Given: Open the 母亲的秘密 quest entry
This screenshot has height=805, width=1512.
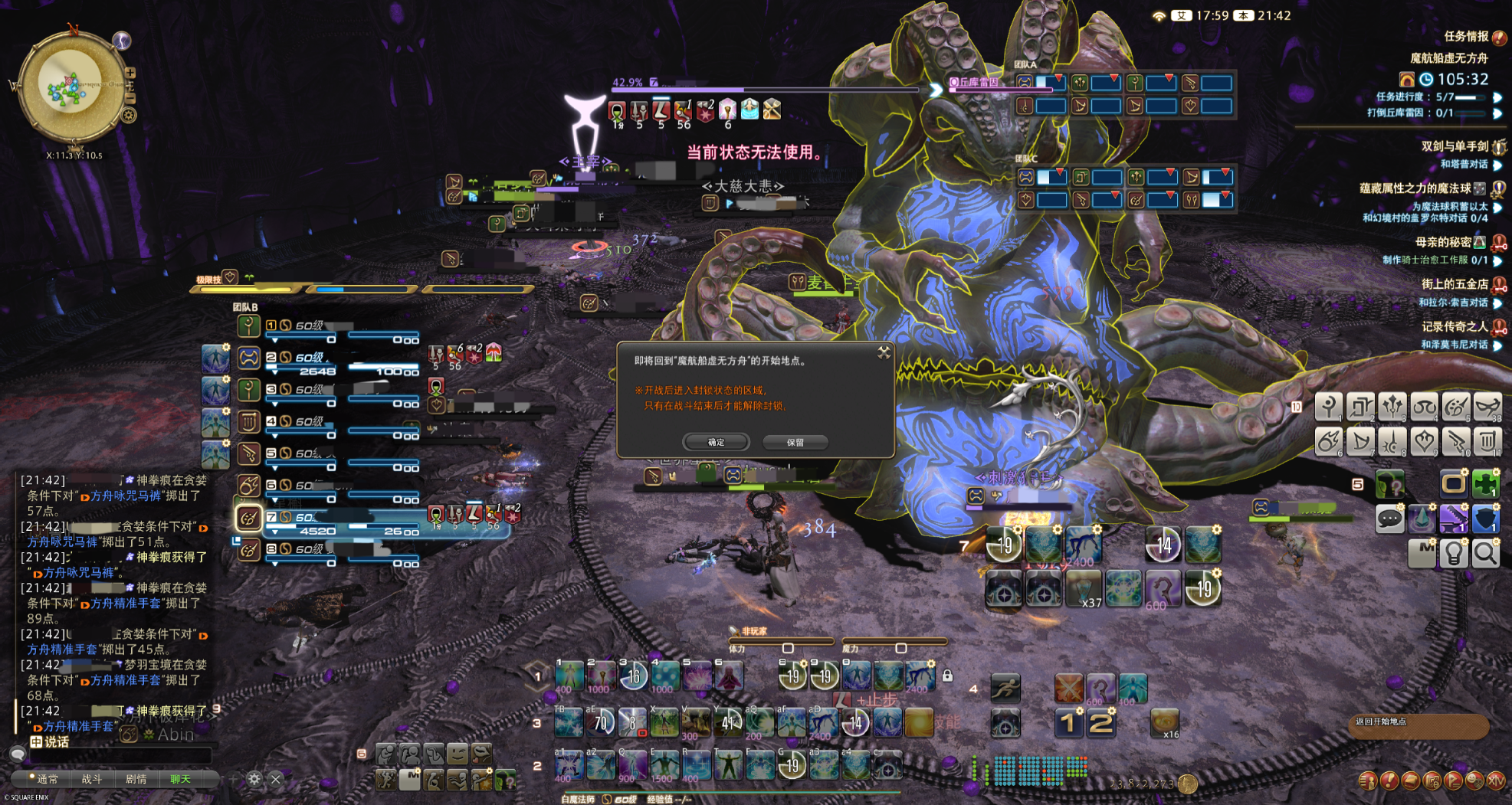Looking at the screenshot, I should [1442, 242].
